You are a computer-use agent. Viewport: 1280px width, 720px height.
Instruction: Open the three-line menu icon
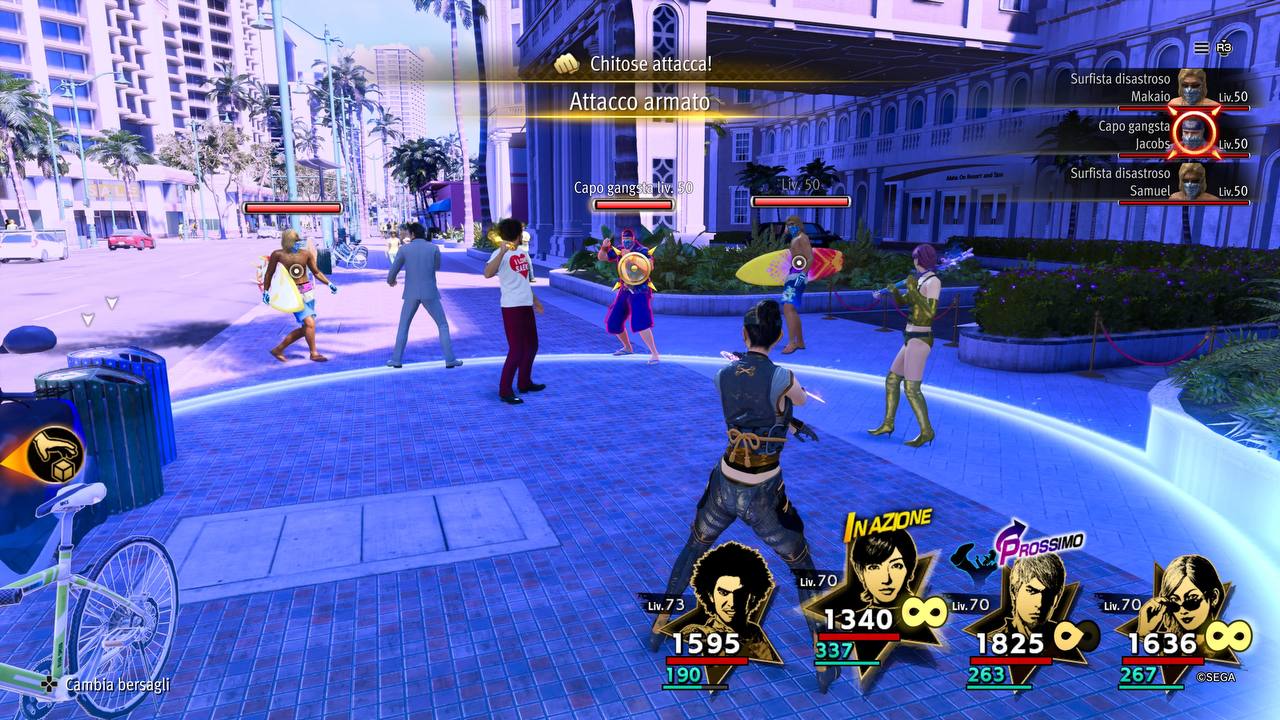[1201, 48]
